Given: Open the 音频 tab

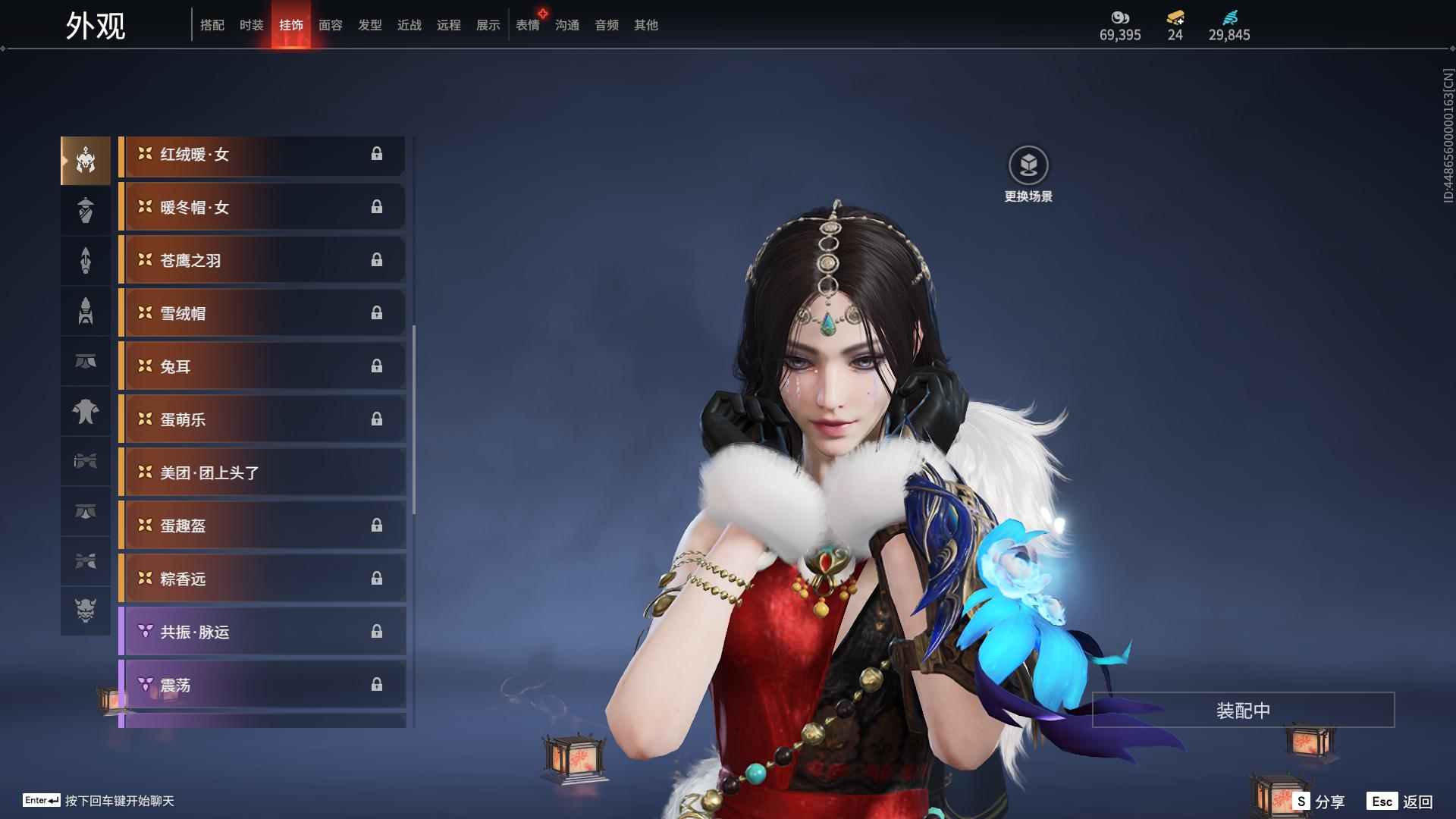Looking at the screenshot, I should 606,25.
